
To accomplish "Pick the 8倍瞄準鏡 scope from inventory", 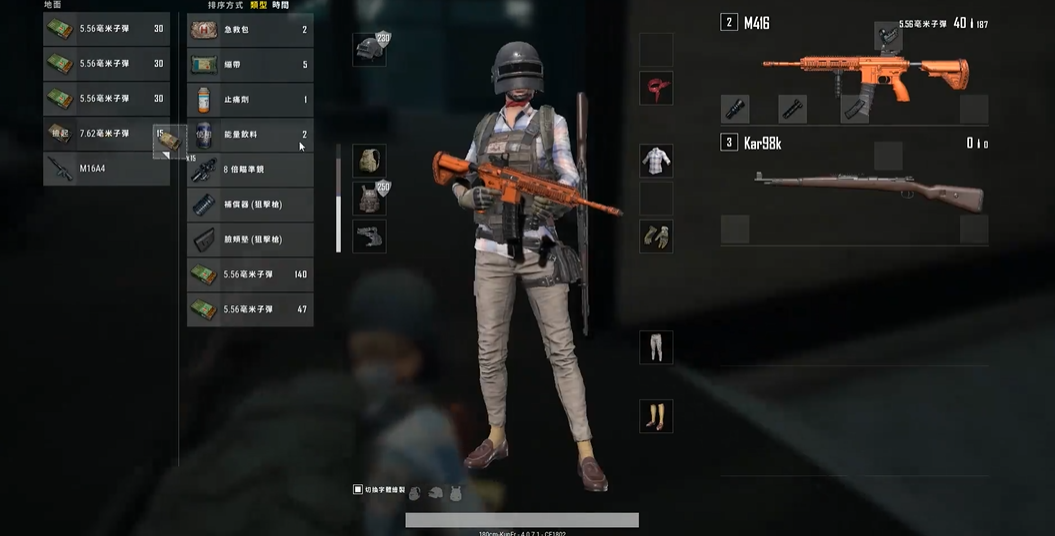I will click(250, 169).
